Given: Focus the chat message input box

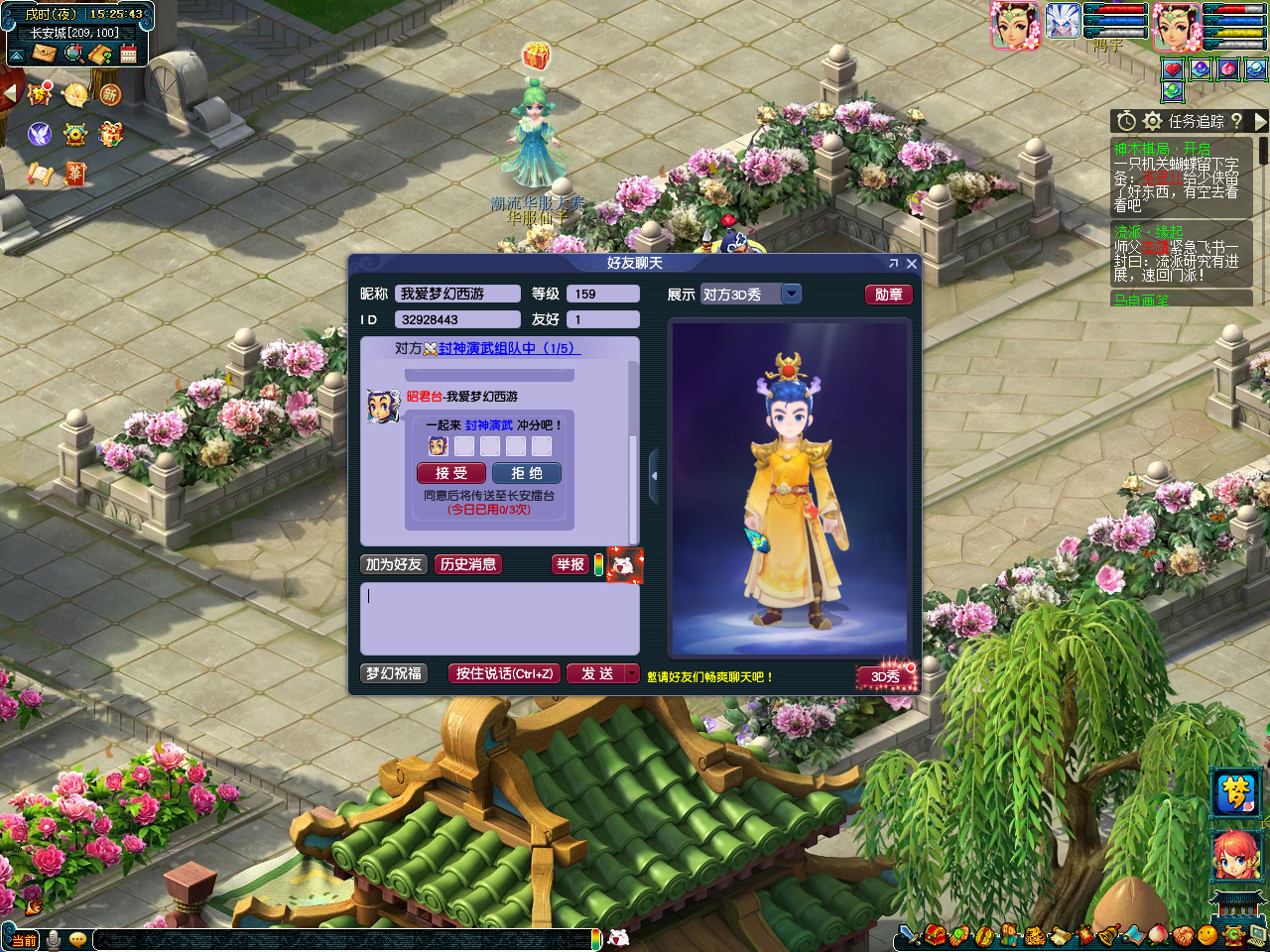Looking at the screenshot, I should tap(499, 617).
